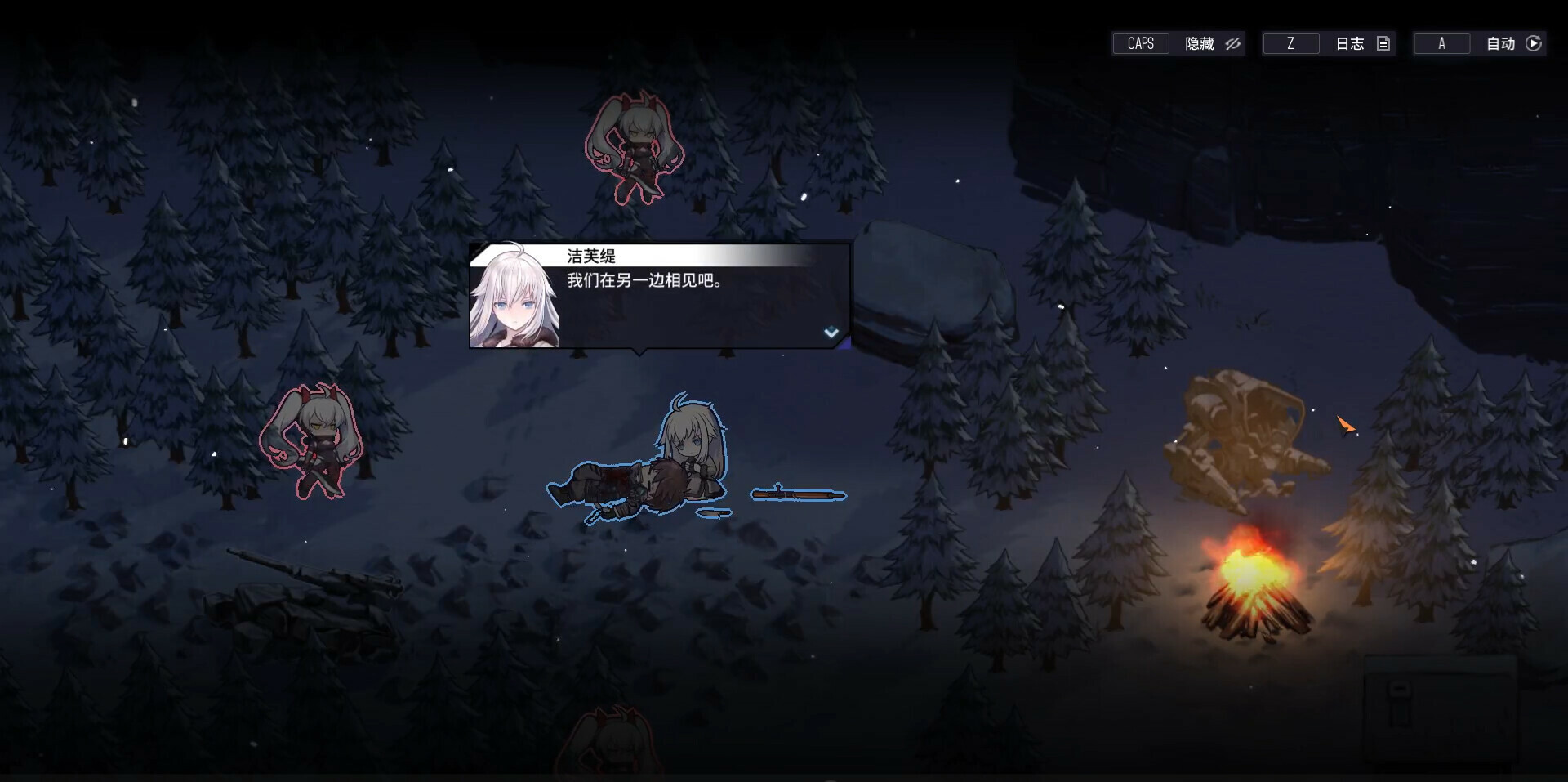Image resolution: width=1568 pixels, height=782 pixels.
Task: Open the log via the document icon
Action: point(1383,43)
